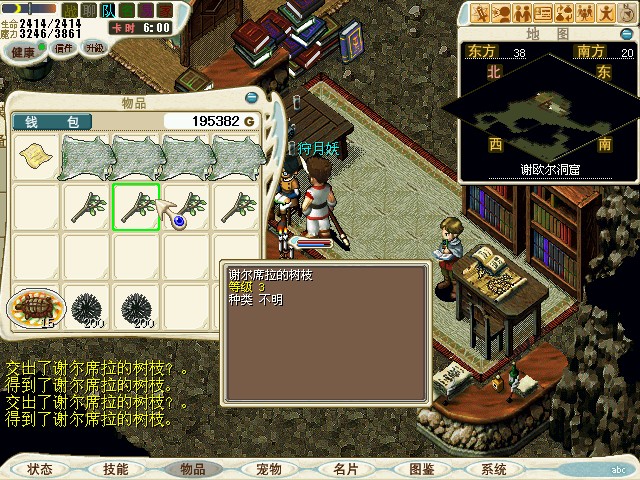This screenshot has height=480, width=640.
Task: Open the 名片 name card tab
Action: tap(345, 469)
